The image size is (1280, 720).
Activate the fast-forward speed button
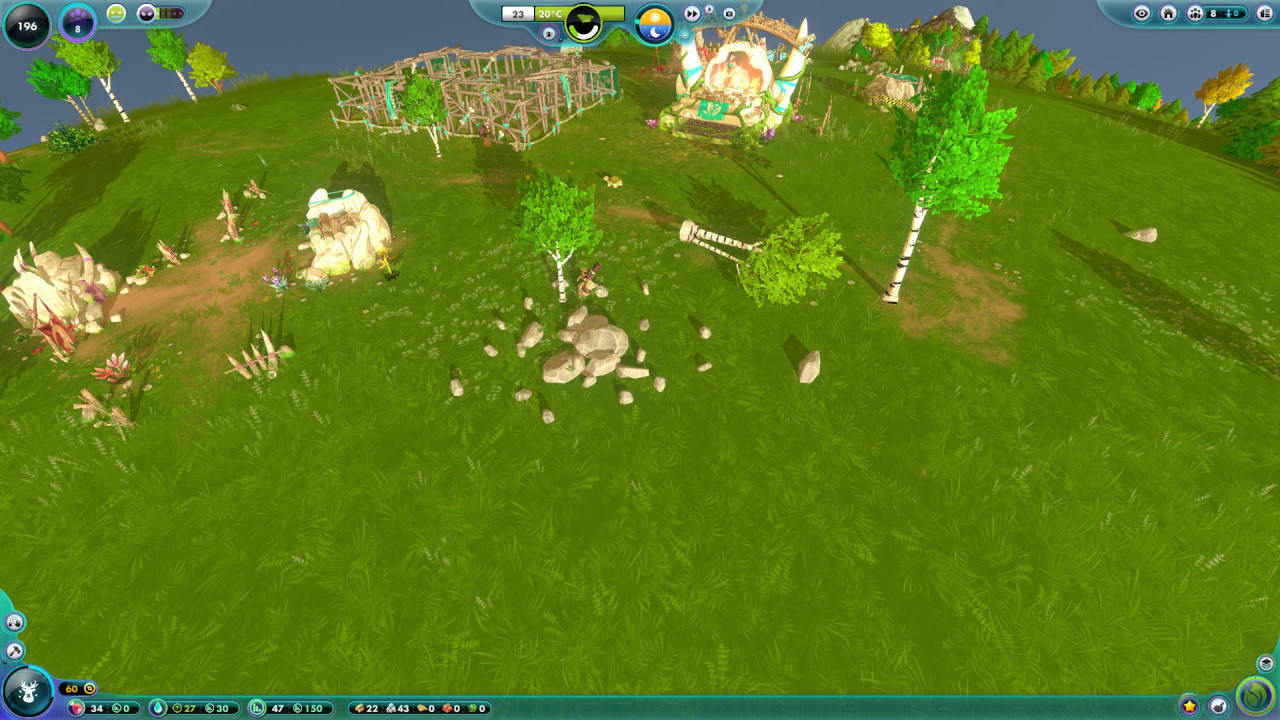pyautogui.click(x=692, y=14)
